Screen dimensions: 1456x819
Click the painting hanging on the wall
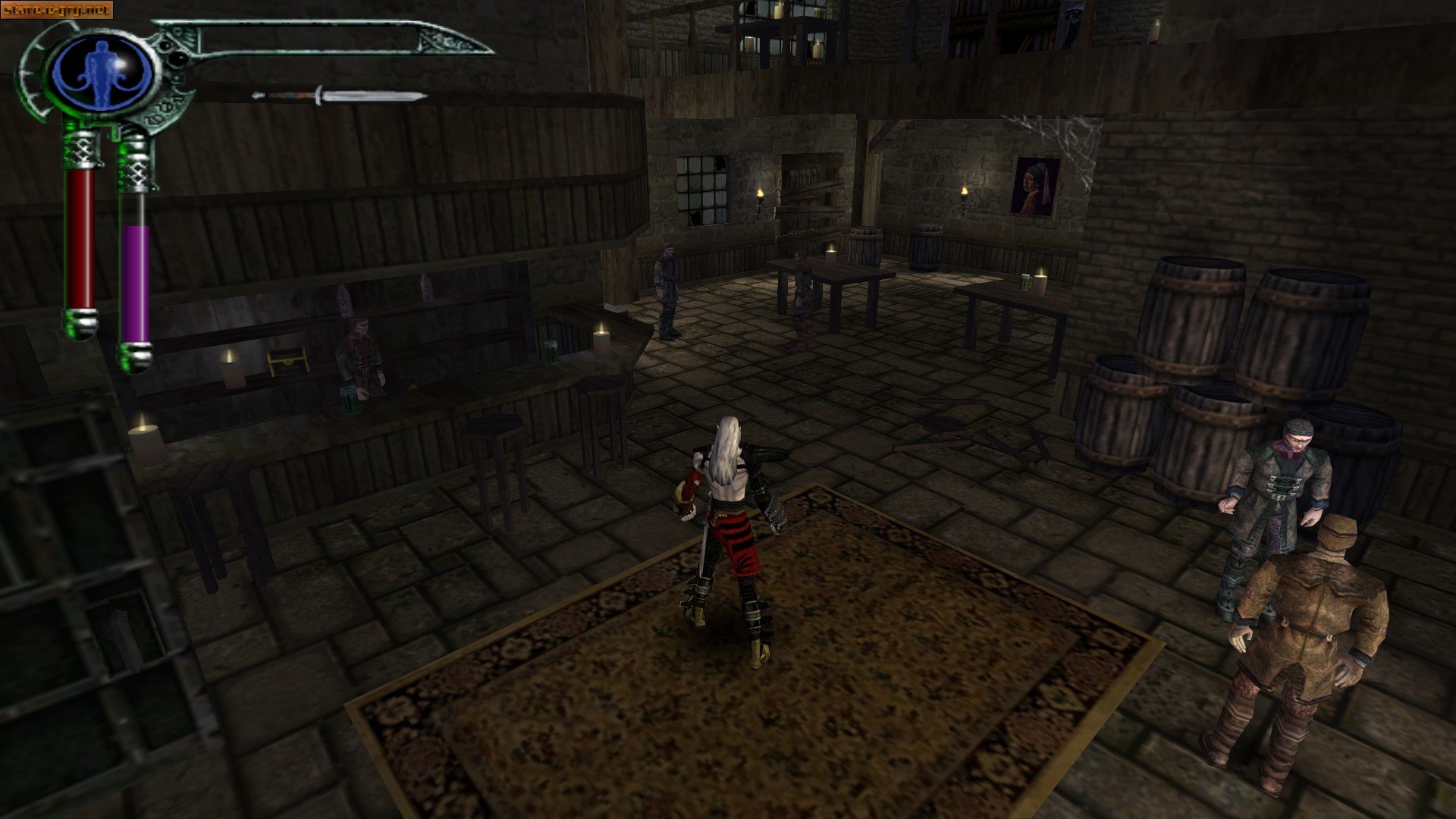point(1035,184)
